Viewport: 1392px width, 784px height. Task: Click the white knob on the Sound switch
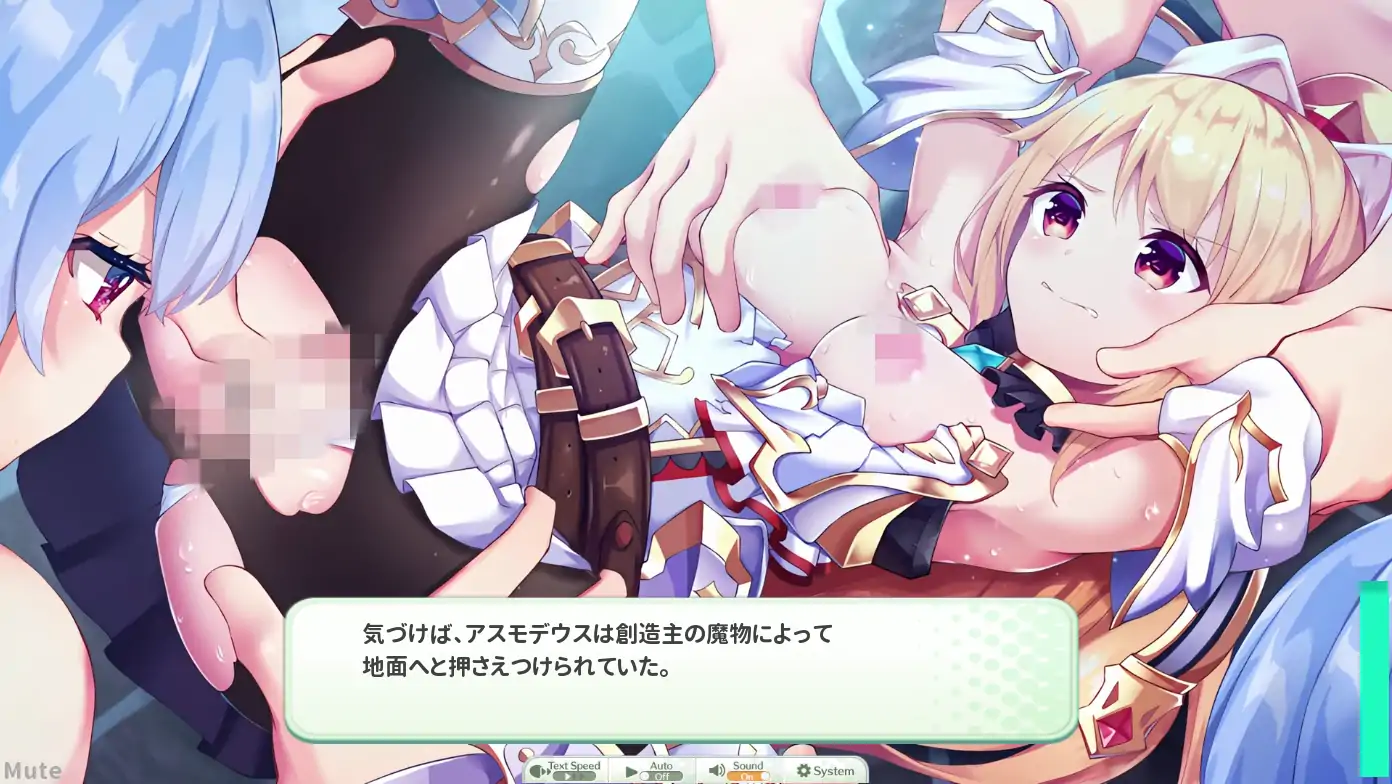coord(766,776)
